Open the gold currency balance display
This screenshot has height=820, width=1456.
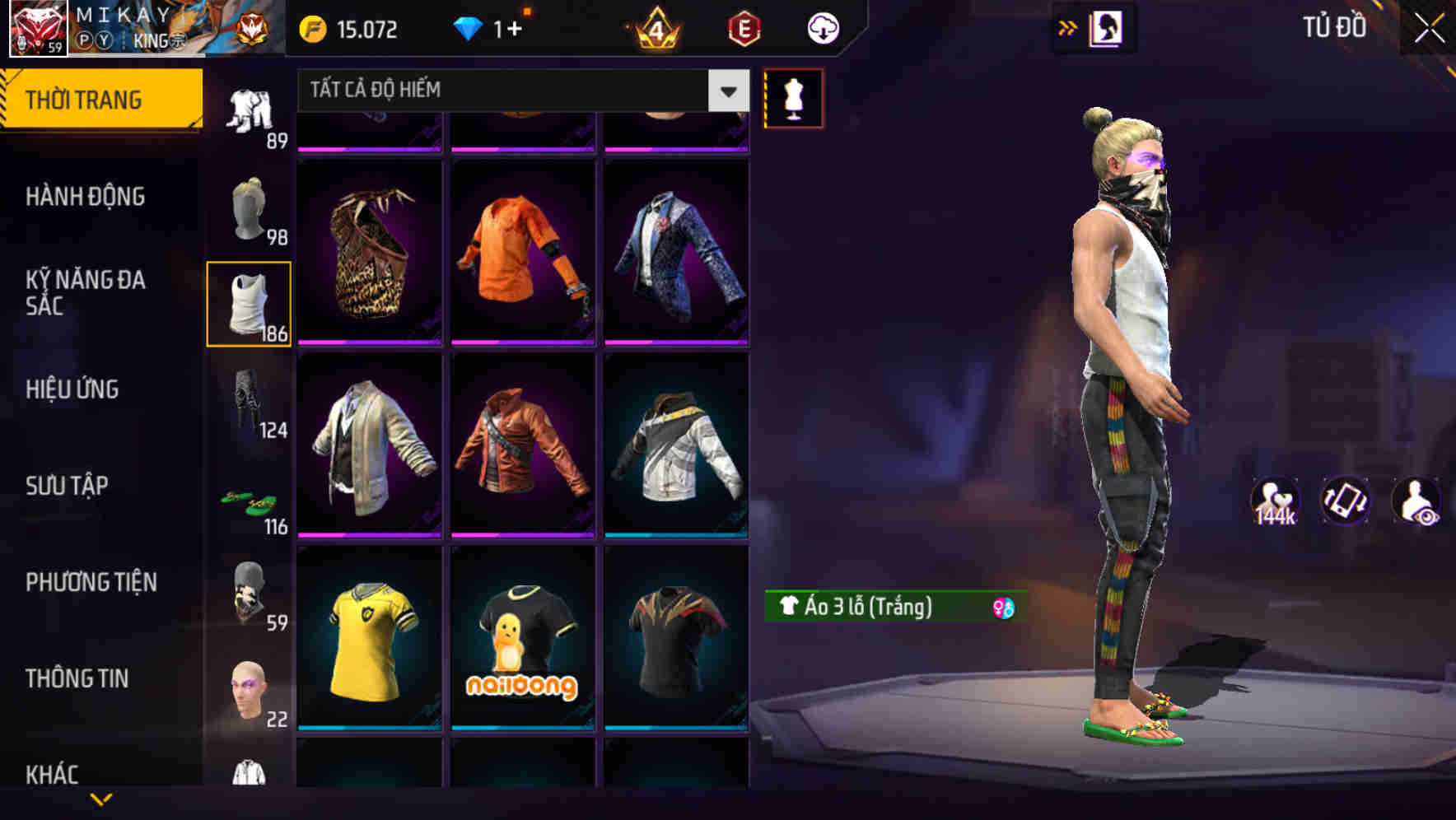click(354, 28)
